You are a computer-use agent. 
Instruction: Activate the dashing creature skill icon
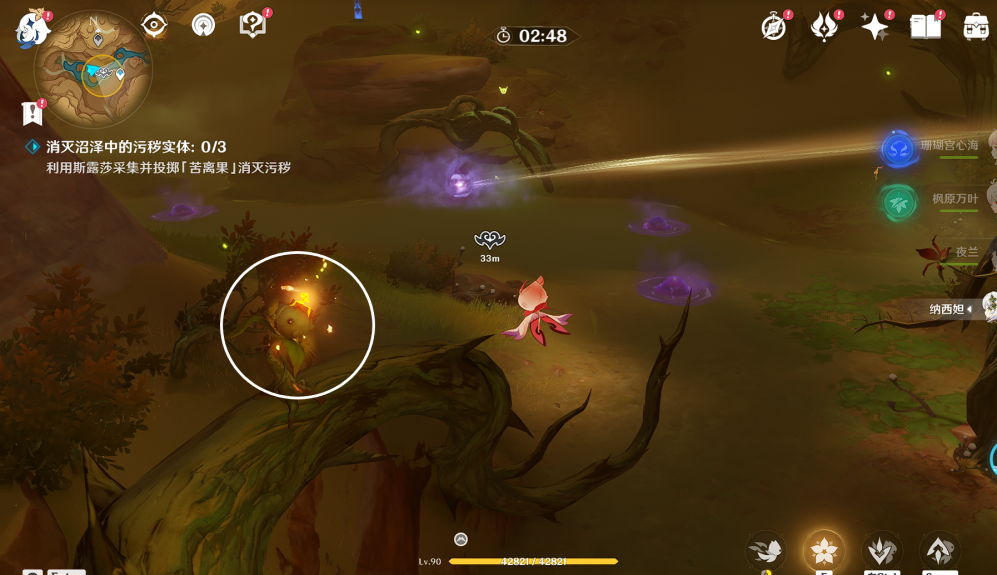point(766,550)
